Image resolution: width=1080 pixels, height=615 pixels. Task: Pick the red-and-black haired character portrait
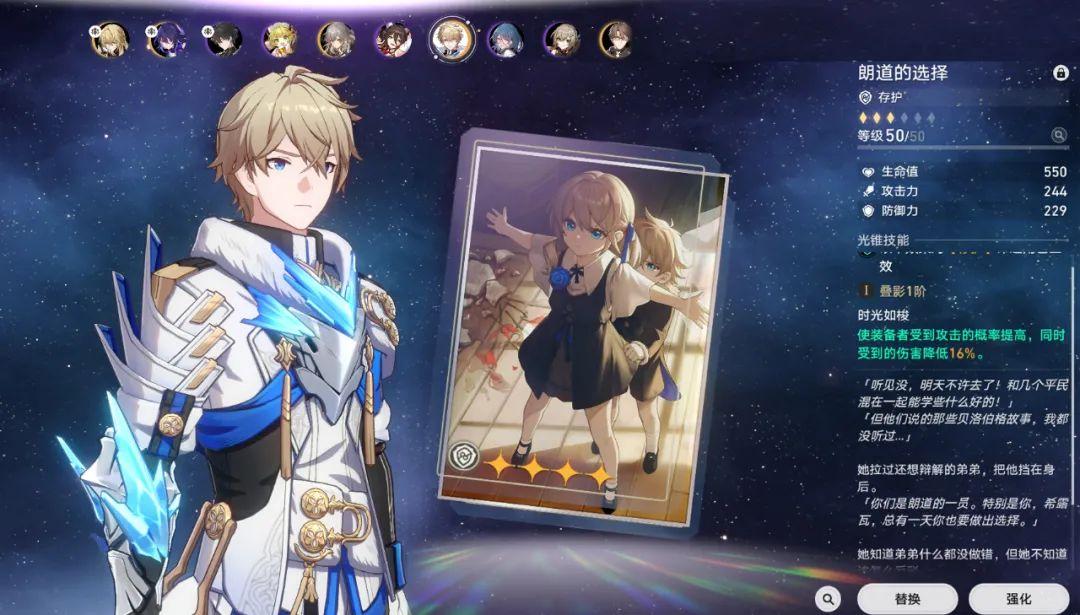click(x=393, y=39)
